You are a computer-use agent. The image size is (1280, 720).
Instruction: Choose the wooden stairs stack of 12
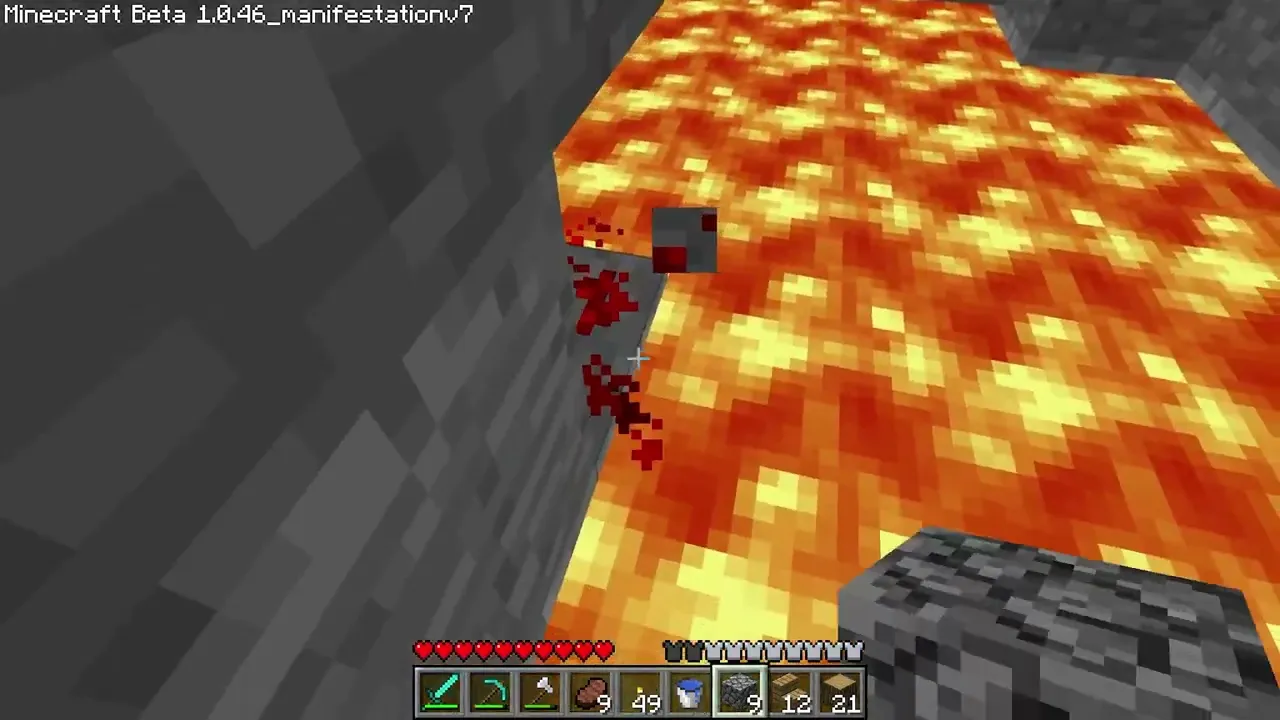pos(791,693)
